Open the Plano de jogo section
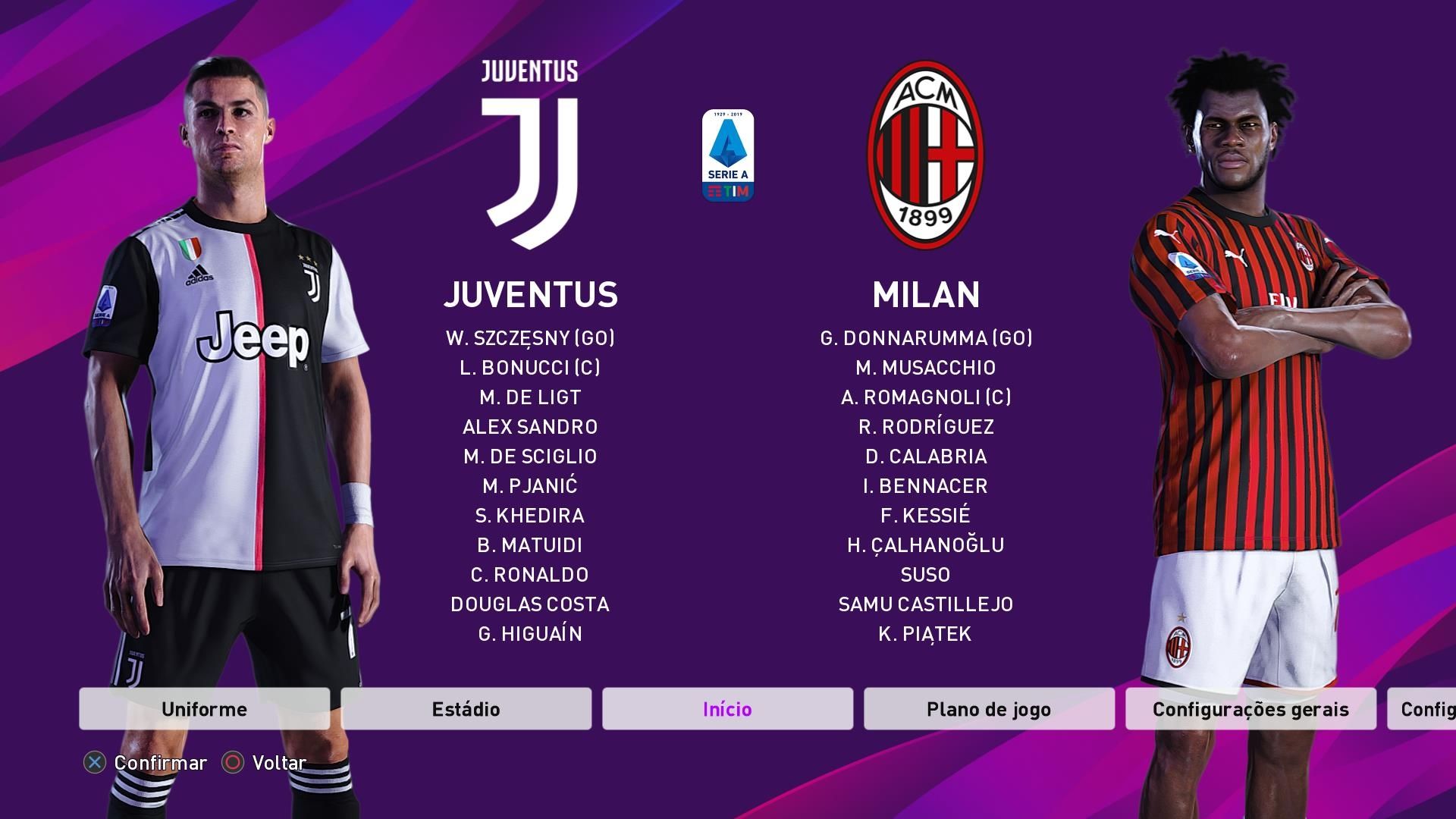This screenshot has width=1456, height=819. click(987, 710)
